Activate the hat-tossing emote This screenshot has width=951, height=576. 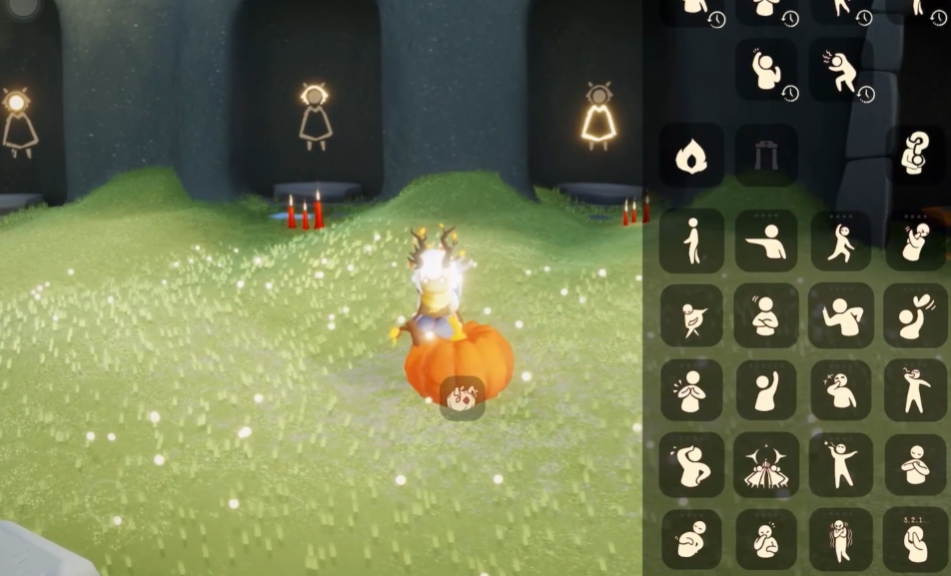click(915, 315)
